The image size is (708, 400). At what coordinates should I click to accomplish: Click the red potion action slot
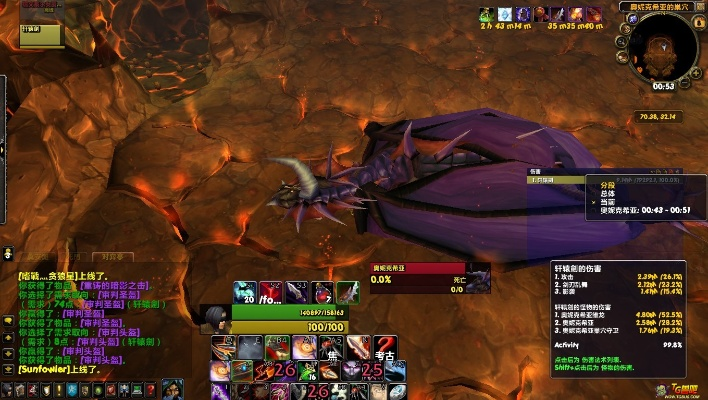click(321, 291)
